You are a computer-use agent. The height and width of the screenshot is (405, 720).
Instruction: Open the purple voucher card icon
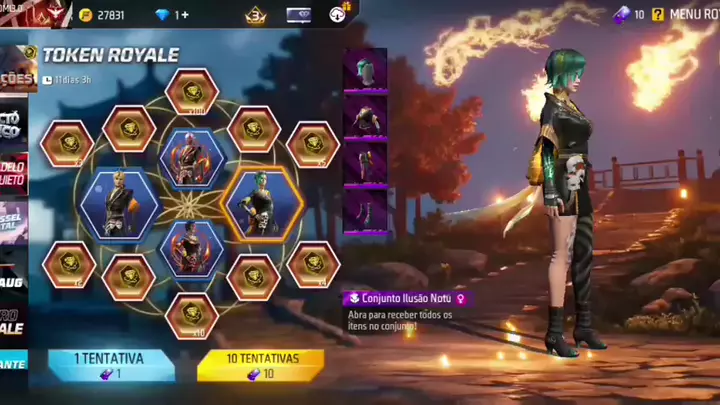tap(298, 15)
